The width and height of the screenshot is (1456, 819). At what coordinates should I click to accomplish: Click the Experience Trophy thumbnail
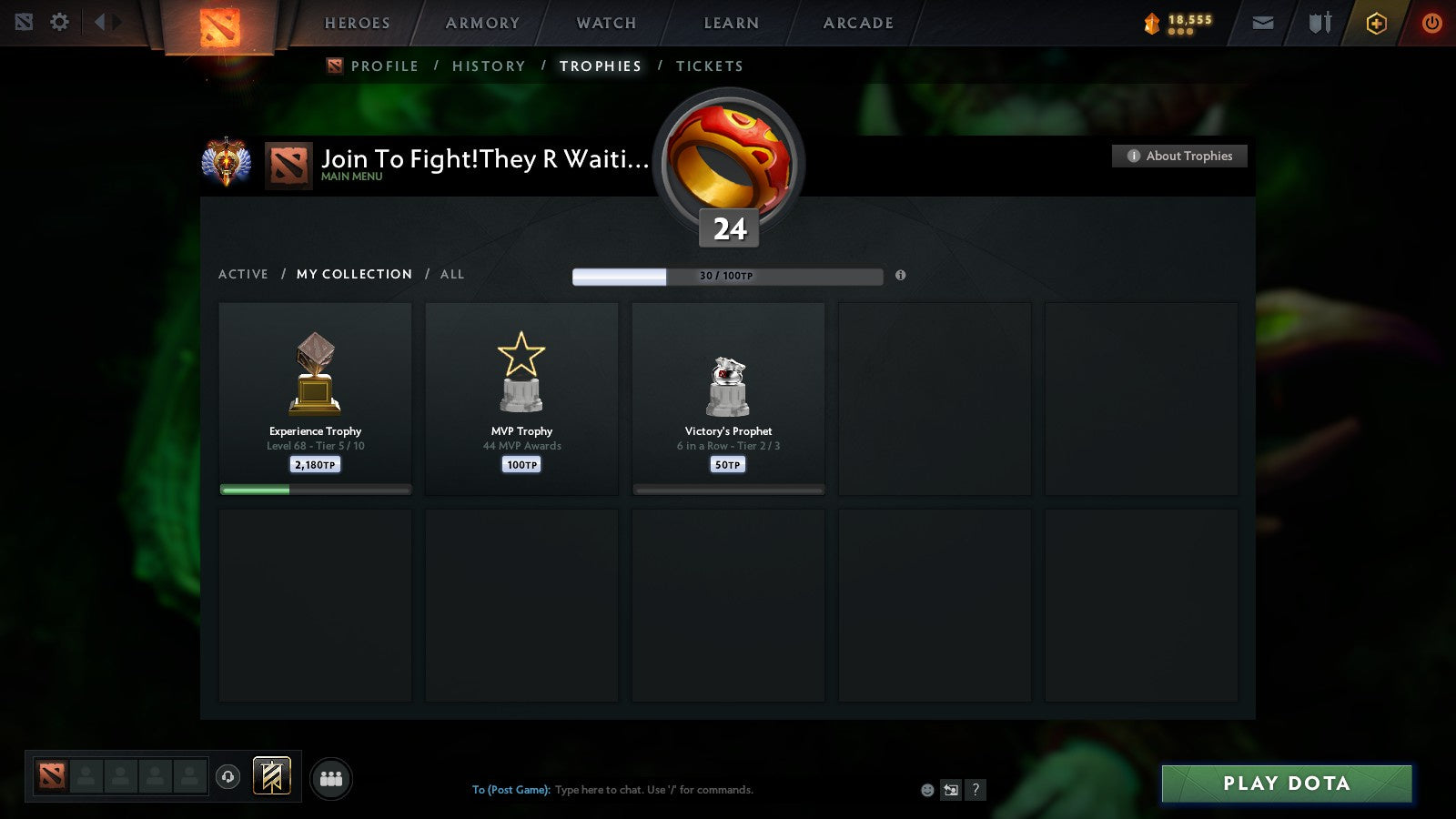tap(315, 382)
